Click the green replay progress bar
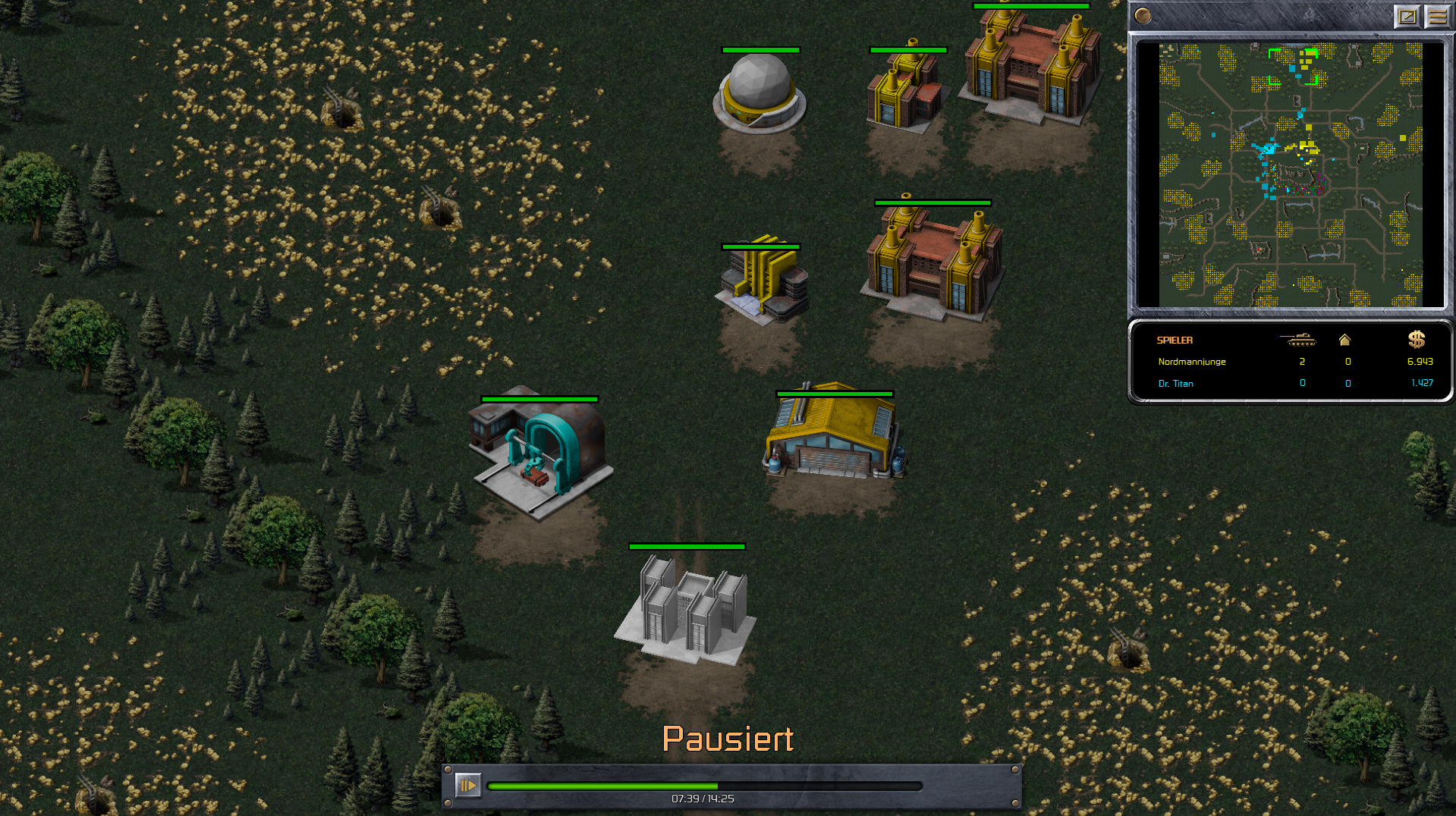 pos(704,786)
